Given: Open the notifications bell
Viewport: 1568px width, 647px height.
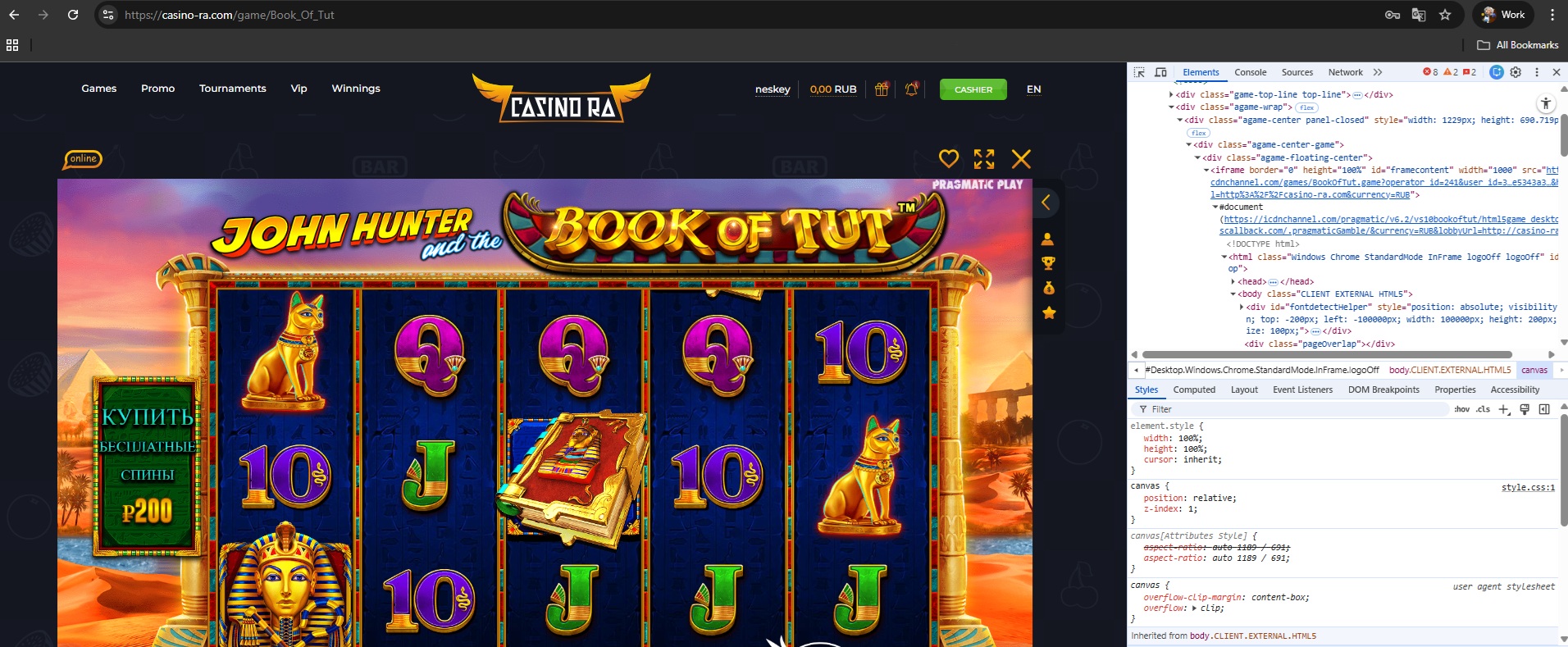Looking at the screenshot, I should [x=911, y=89].
